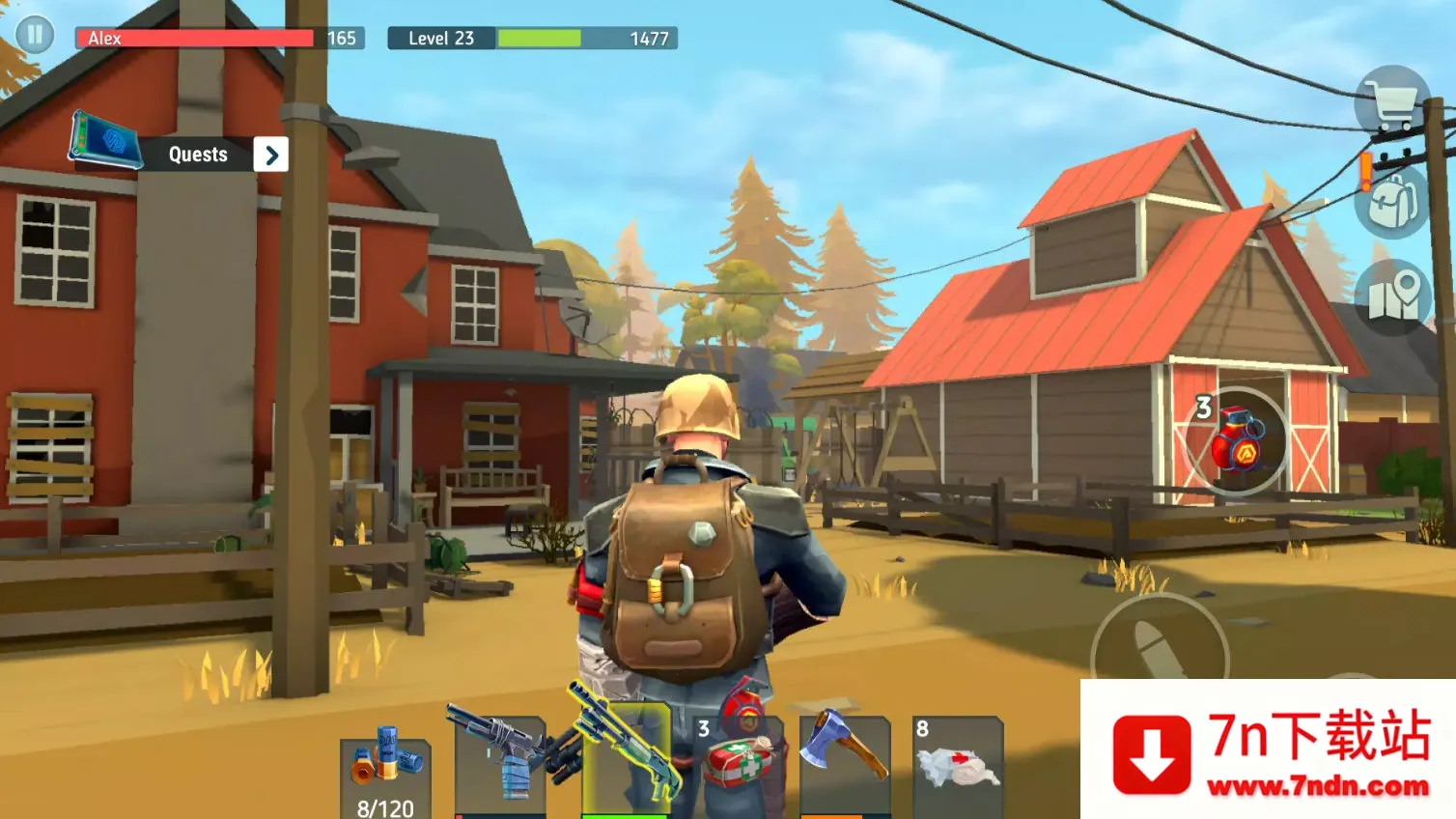This screenshot has height=819, width=1456.
Task: Equip the grey minigun weapon slot
Action: coord(500,765)
